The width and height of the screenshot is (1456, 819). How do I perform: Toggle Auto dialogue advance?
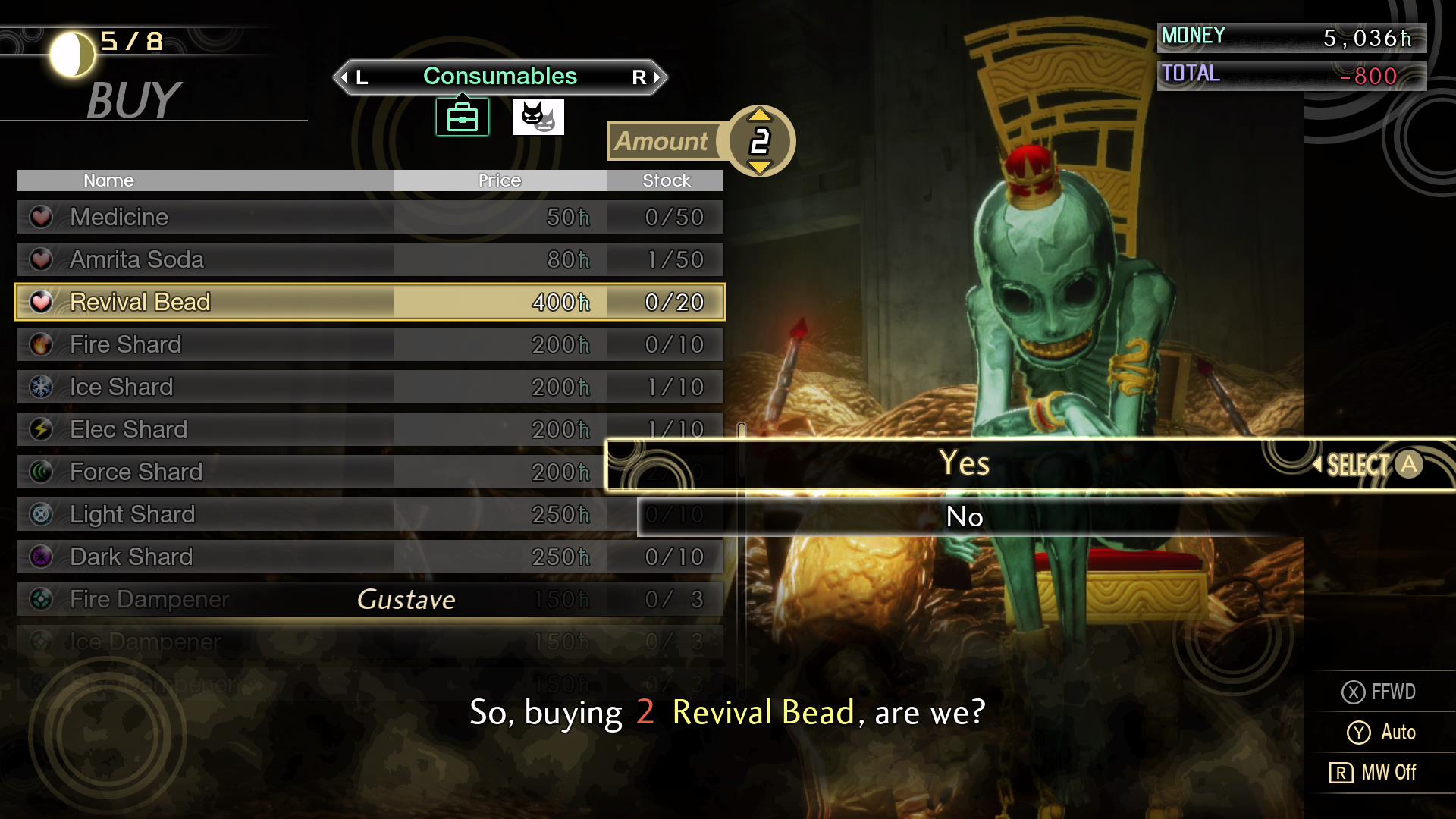click(1382, 732)
